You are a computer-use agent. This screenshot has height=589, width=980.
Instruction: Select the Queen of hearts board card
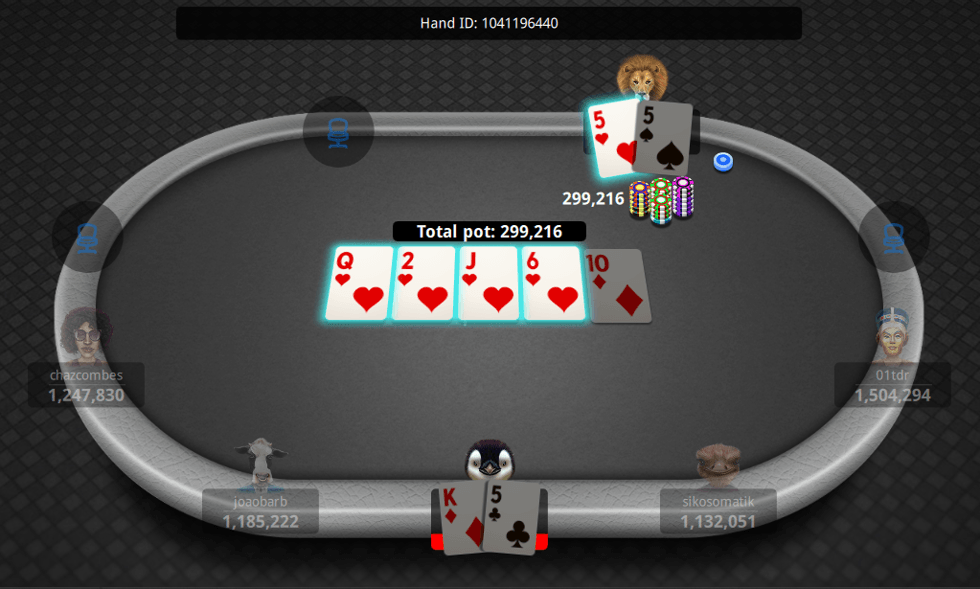click(359, 284)
